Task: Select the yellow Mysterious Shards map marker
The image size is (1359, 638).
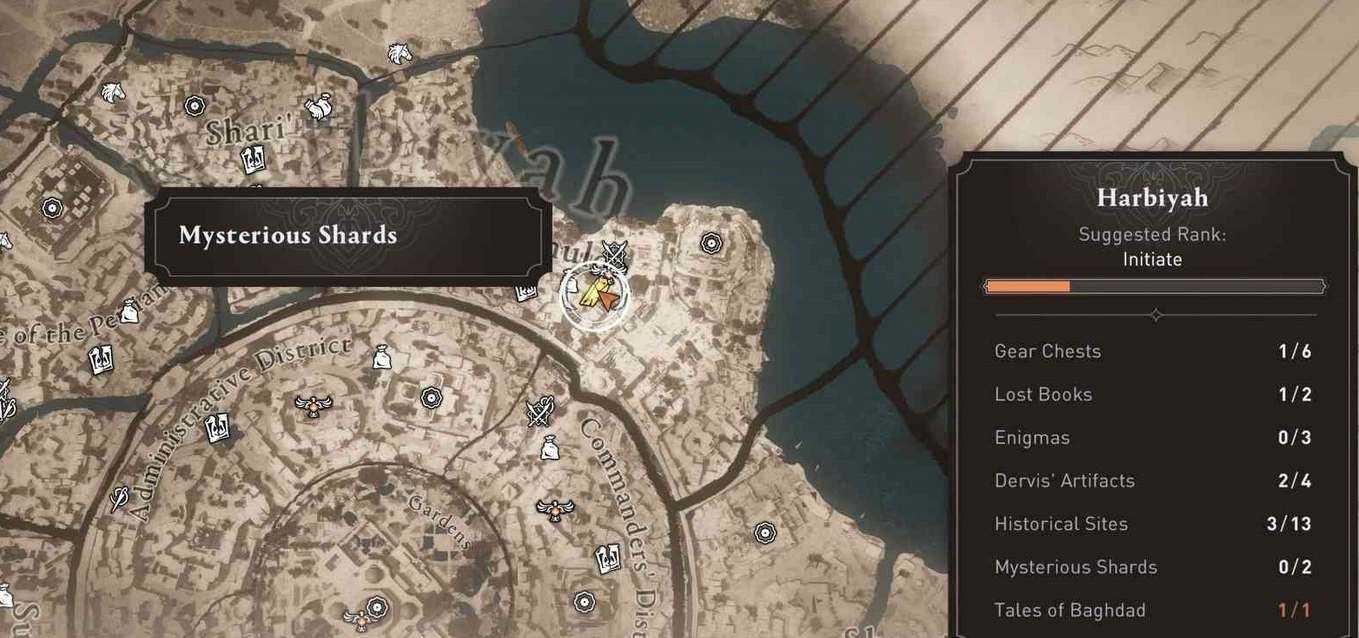Action: [x=594, y=291]
